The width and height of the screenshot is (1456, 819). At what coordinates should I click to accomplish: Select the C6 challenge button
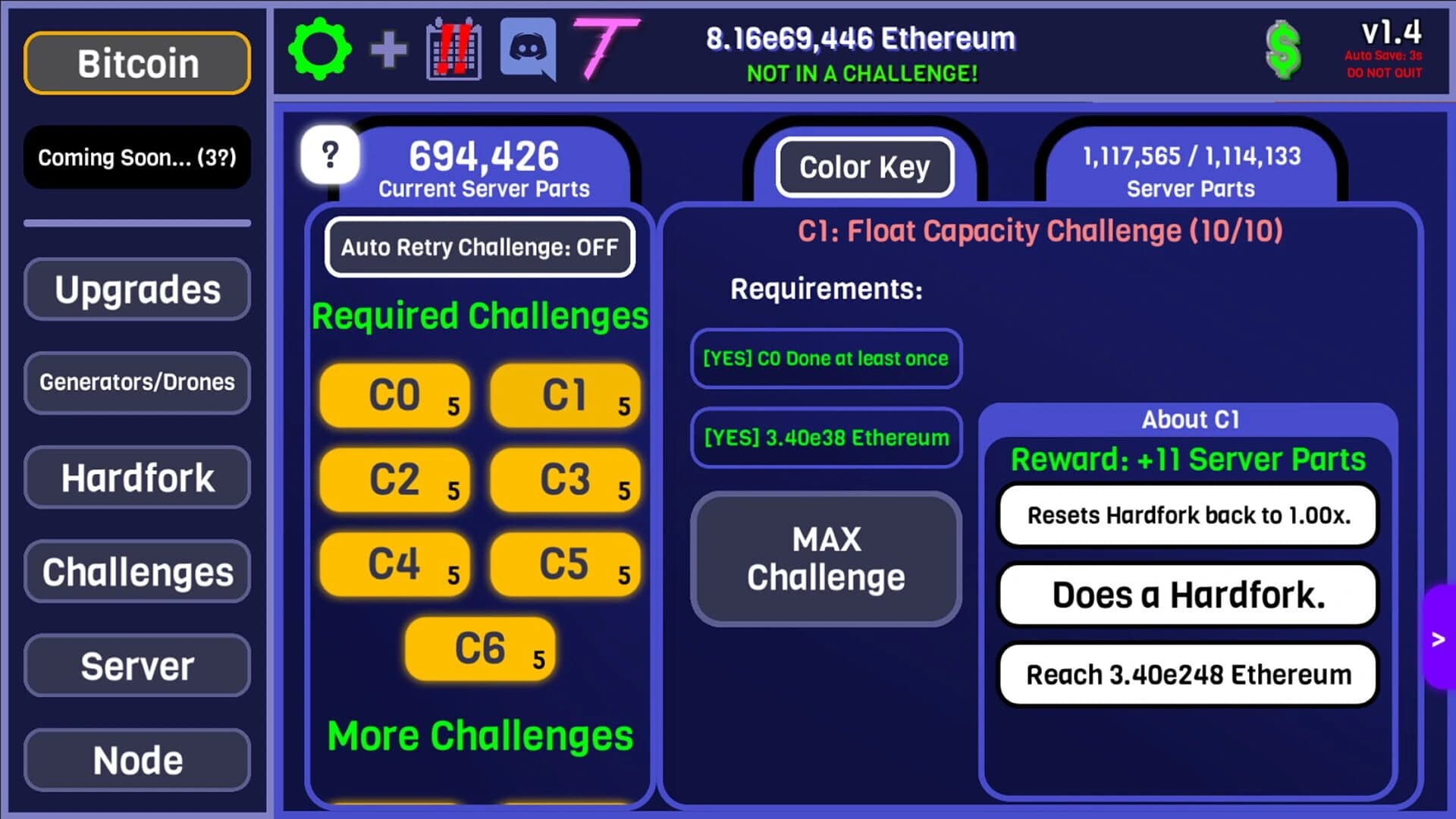click(481, 648)
